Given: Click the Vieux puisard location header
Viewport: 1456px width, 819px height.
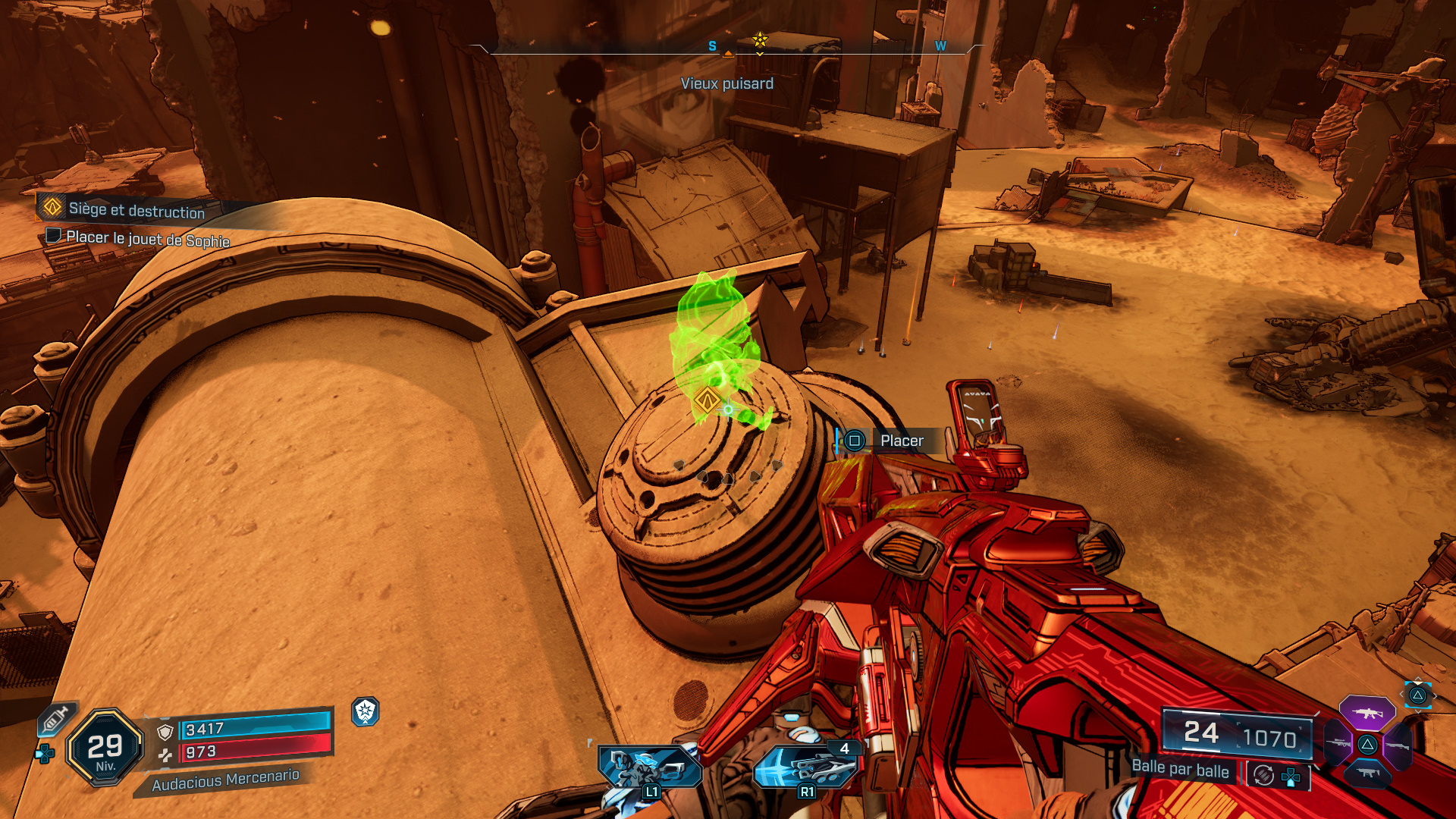Looking at the screenshot, I should pyautogui.click(x=728, y=84).
